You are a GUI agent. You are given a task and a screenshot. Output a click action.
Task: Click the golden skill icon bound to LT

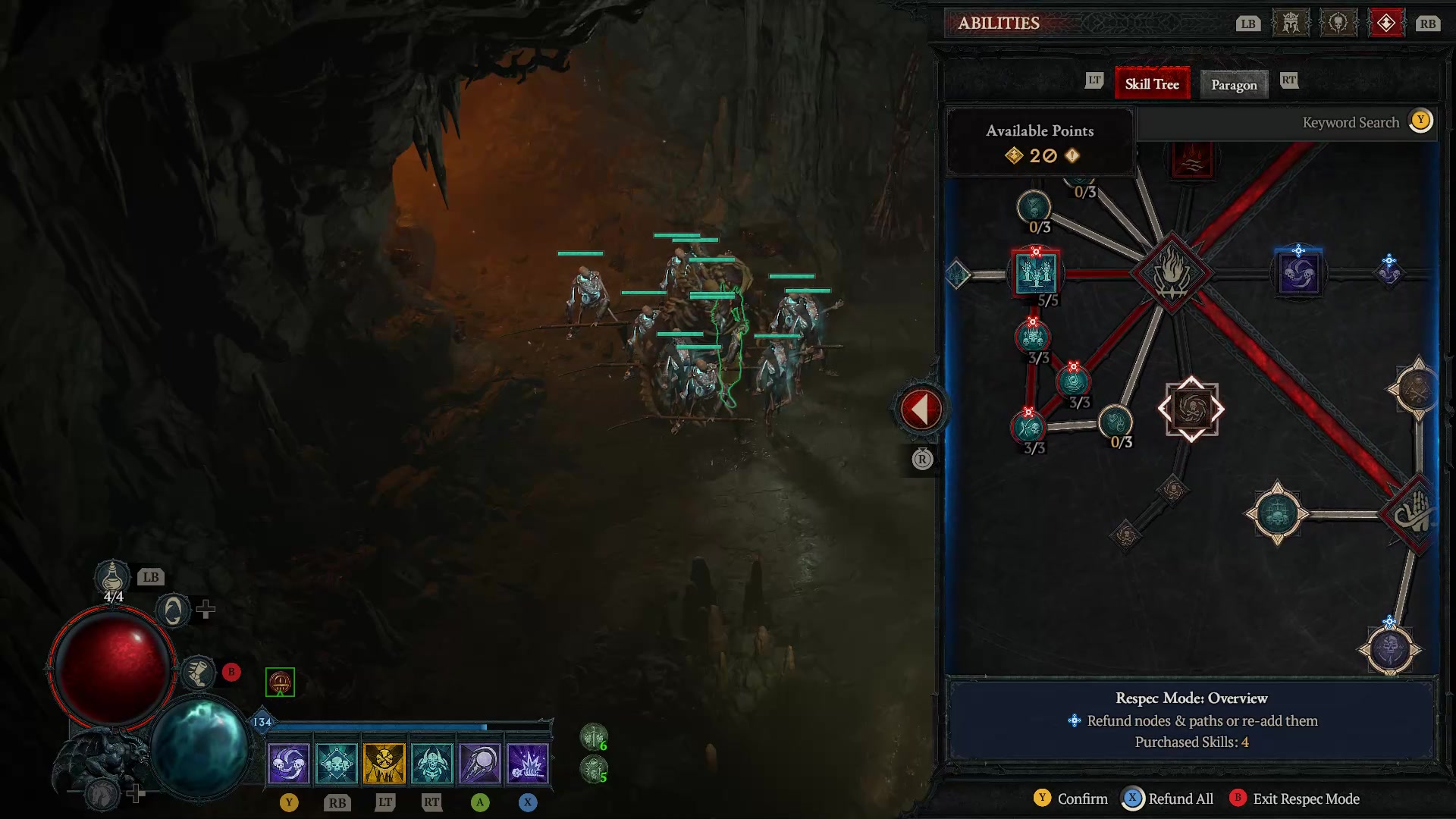click(385, 762)
